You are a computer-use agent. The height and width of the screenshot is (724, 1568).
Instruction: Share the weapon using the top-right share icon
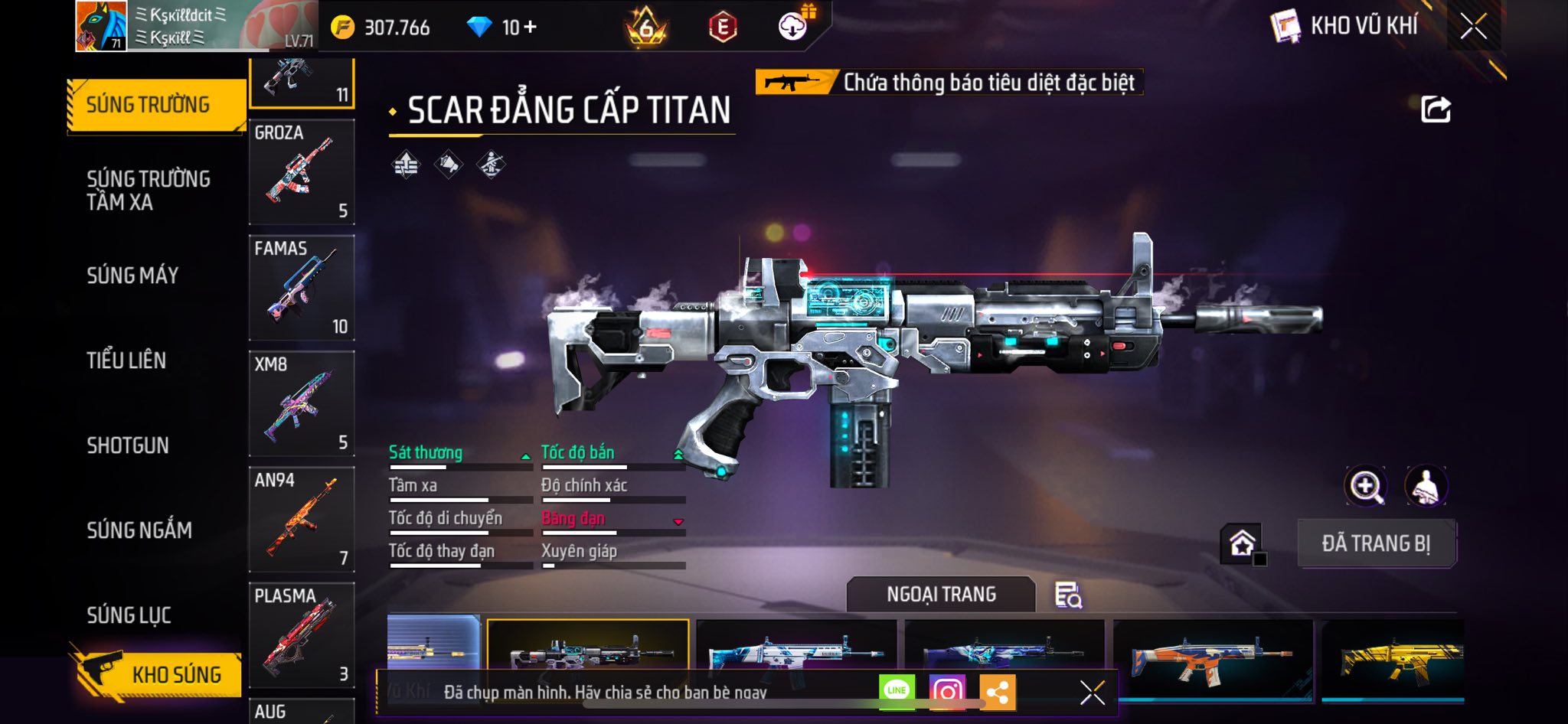(x=1436, y=109)
